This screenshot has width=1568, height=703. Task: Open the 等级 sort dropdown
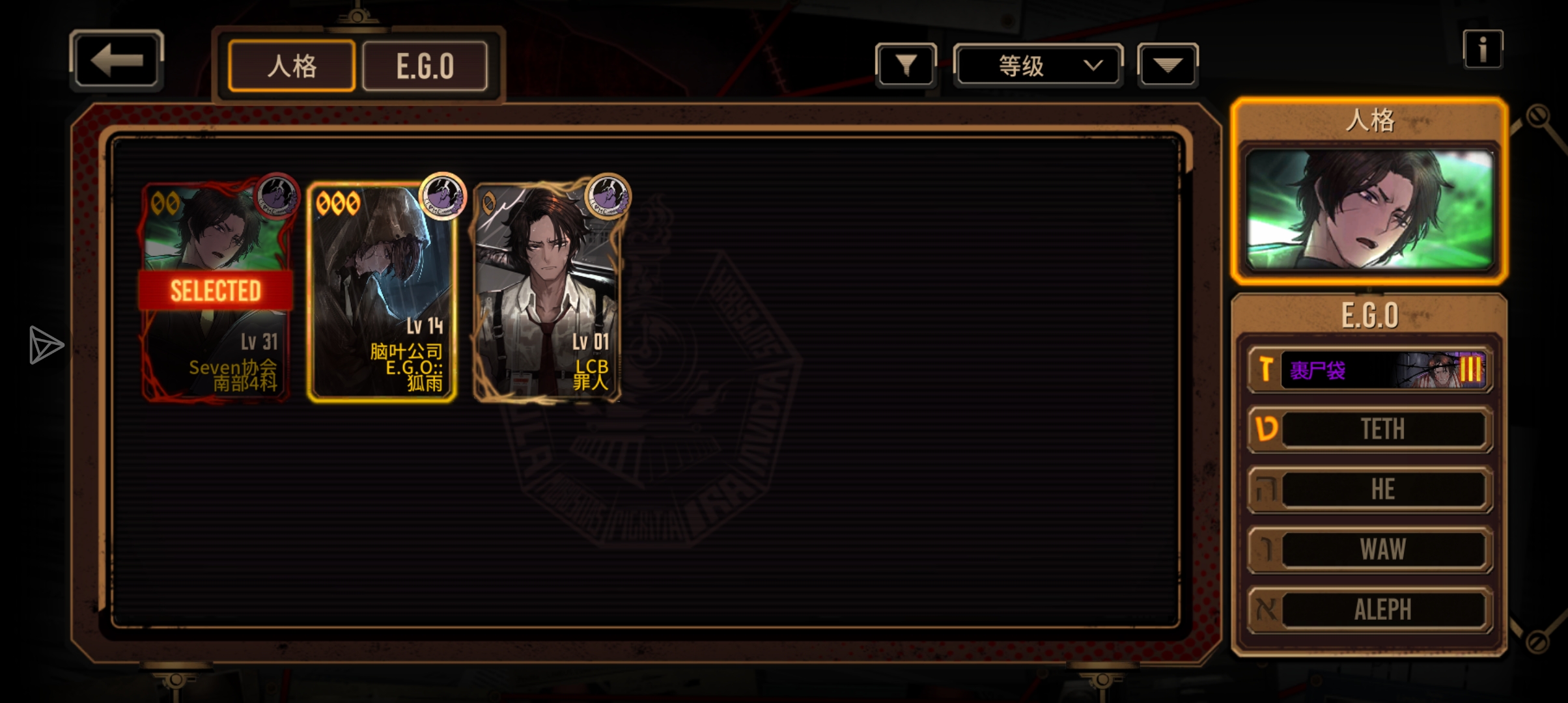pyautogui.click(x=1038, y=65)
